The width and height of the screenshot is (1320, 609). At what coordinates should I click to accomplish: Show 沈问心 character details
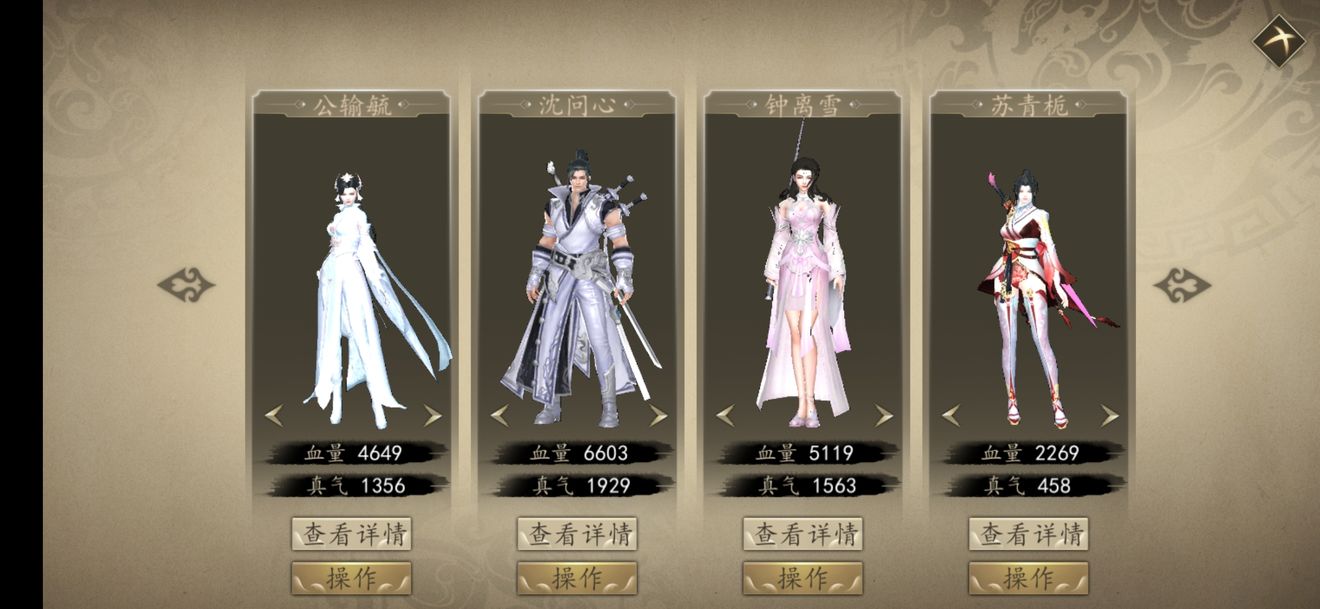pyautogui.click(x=577, y=534)
